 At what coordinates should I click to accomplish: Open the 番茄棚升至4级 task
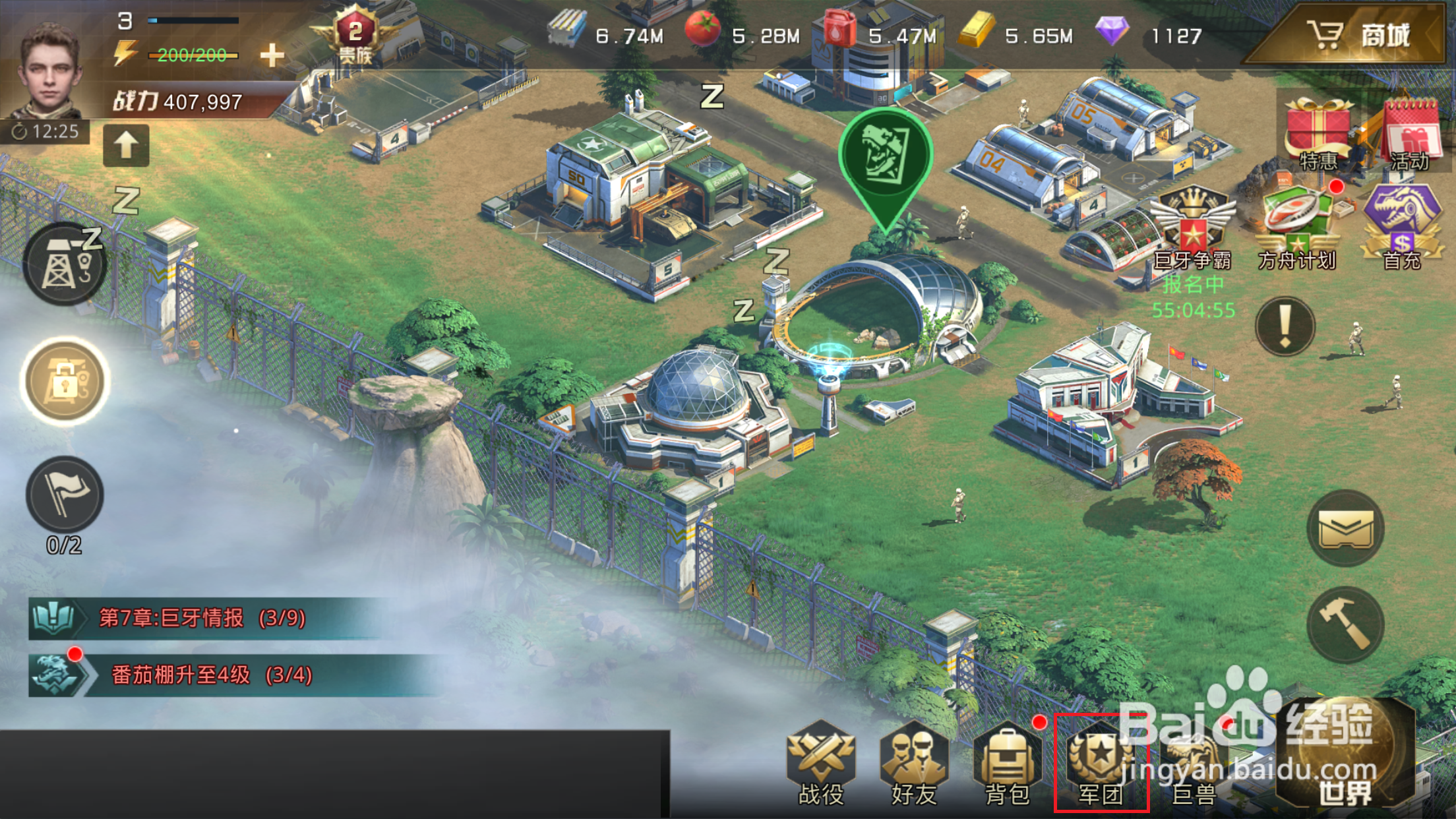(x=211, y=675)
